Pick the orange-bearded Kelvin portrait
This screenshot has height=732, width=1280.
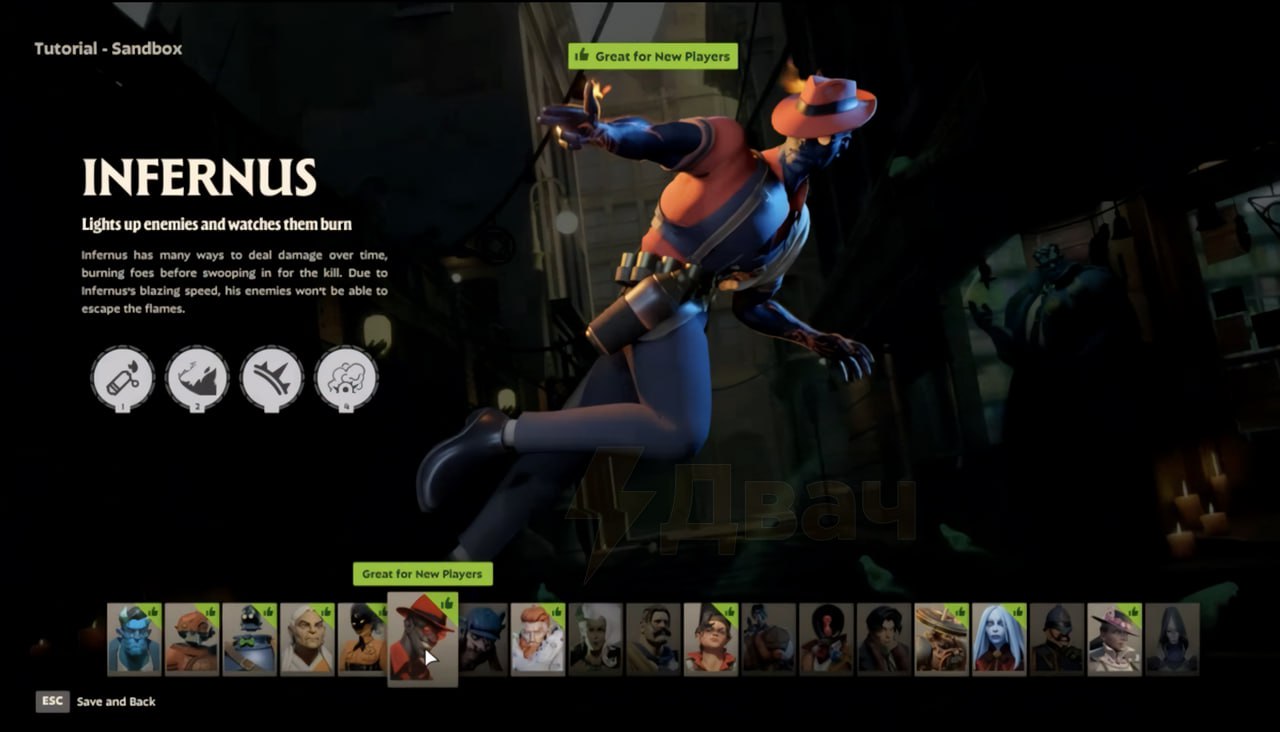pos(538,638)
